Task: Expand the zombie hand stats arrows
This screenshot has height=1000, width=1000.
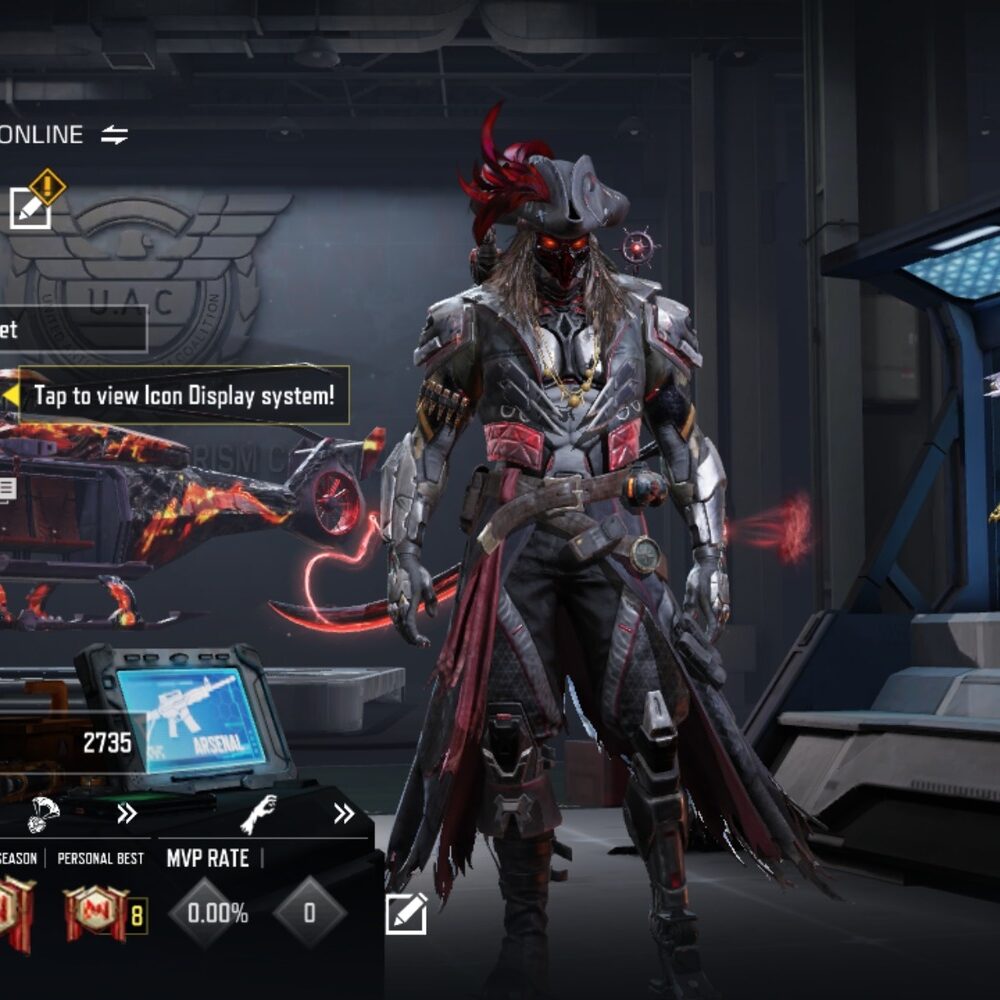Action: (x=344, y=814)
